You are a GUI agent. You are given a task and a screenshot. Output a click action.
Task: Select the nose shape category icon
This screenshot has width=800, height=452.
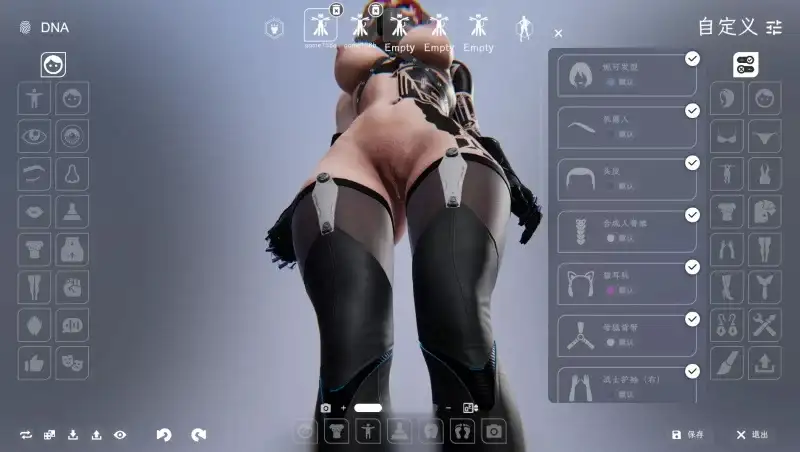pos(72,174)
